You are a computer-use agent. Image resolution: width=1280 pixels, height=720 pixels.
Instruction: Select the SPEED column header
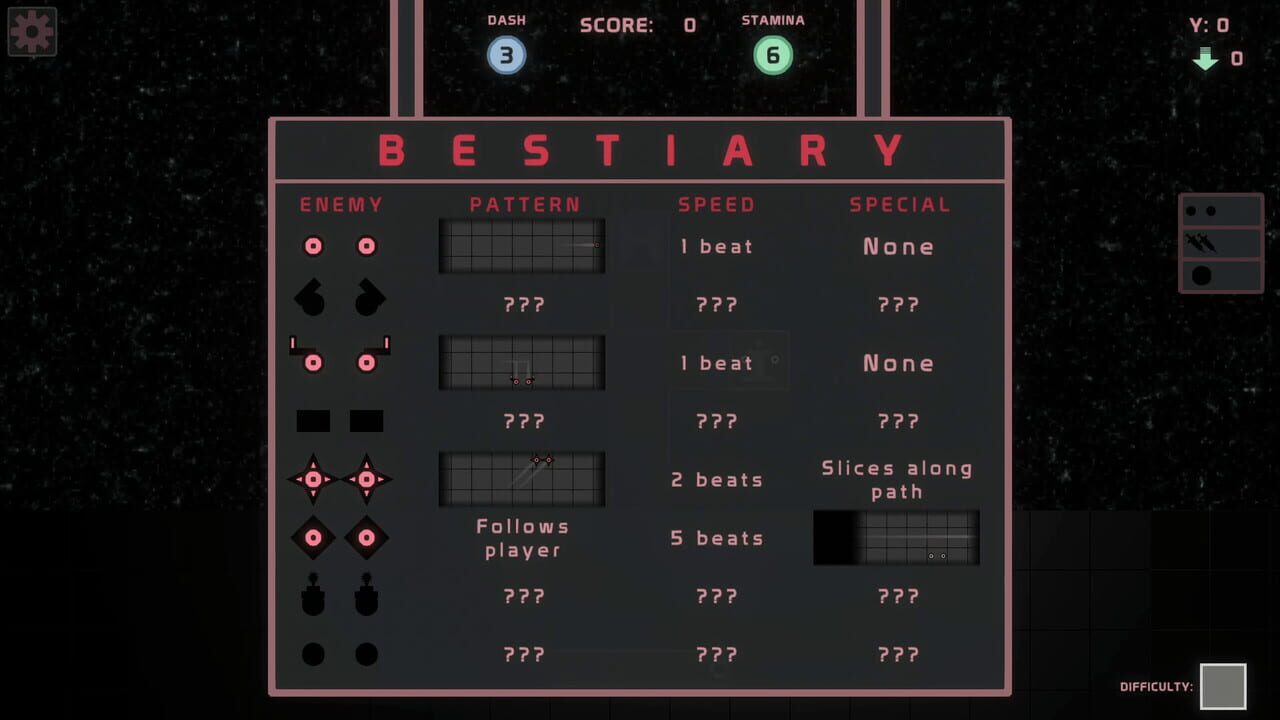coord(716,204)
